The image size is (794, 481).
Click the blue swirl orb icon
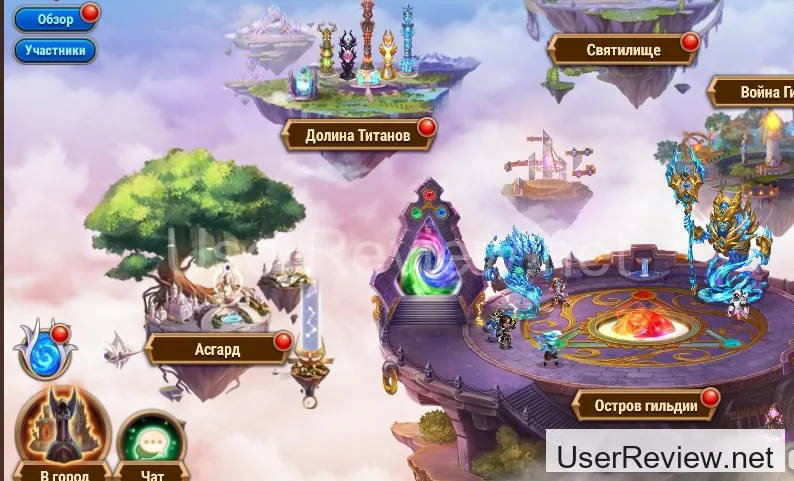pos(44,354)
